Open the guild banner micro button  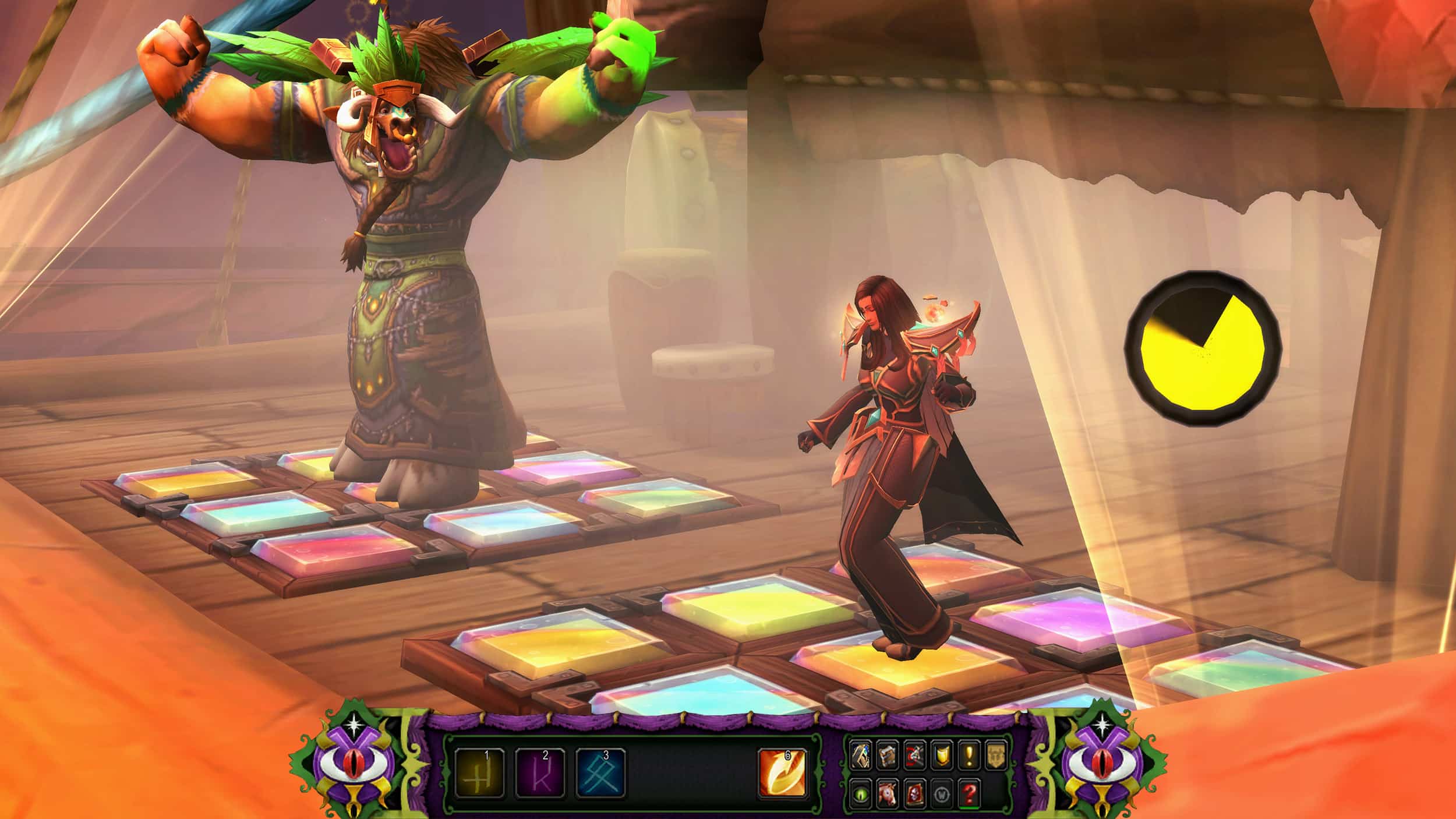(995, 756)
